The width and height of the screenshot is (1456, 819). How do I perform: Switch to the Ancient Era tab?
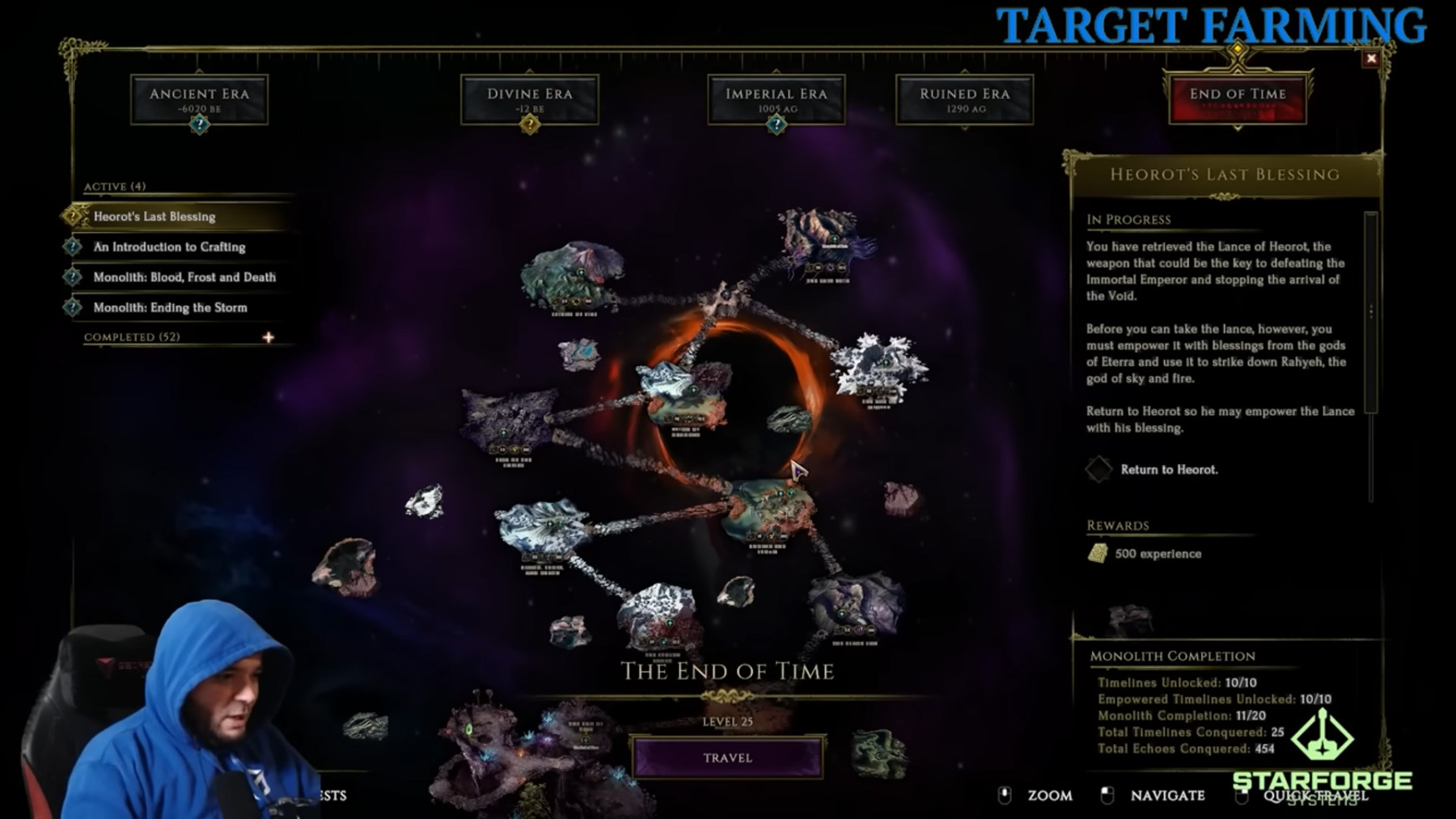[199, 99]
